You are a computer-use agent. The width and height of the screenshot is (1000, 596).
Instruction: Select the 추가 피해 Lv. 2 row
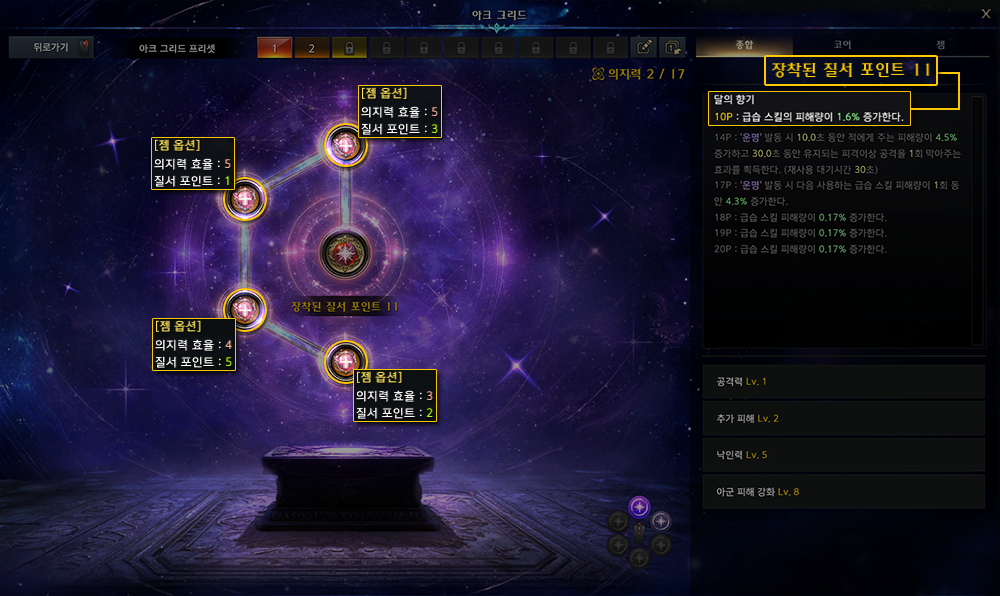coord(843,418)
